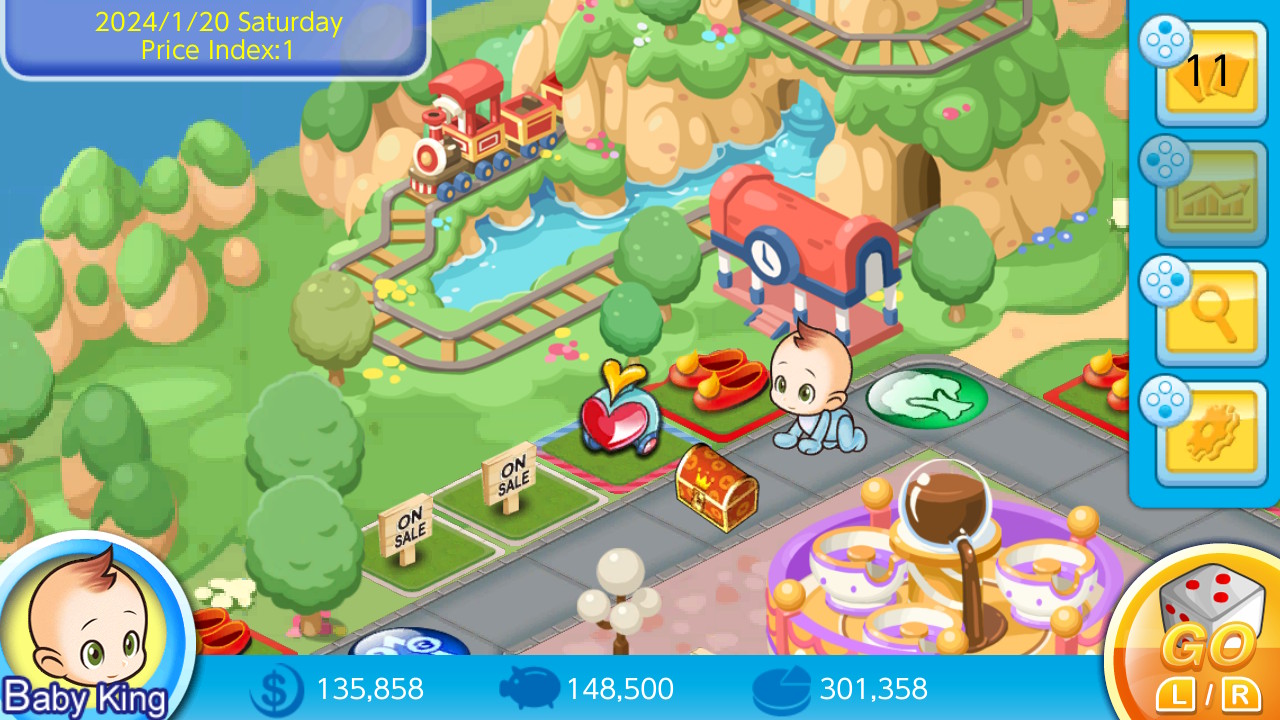The image size is (1280, 720).
Task: Click the pie chart total assets icon
Action: (779, 689)
